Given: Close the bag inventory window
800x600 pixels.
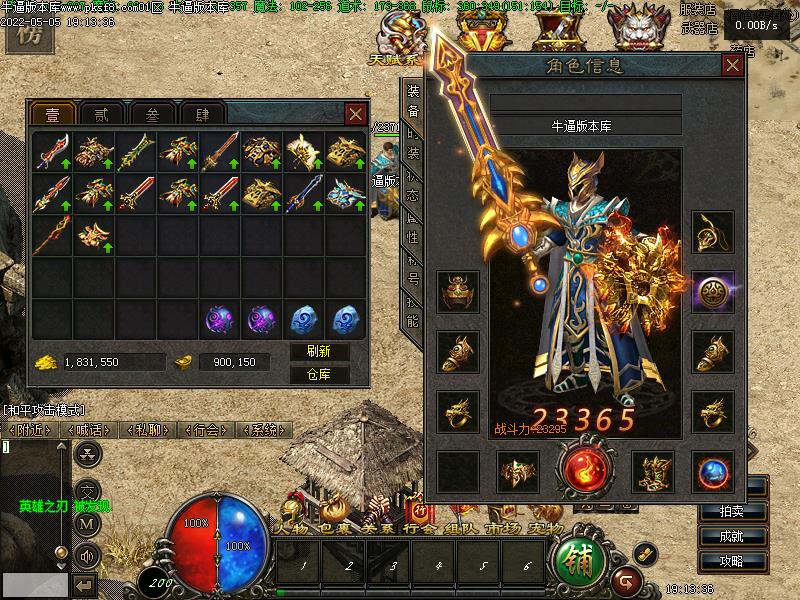Looking at the screenshot, I should (355, 114).
